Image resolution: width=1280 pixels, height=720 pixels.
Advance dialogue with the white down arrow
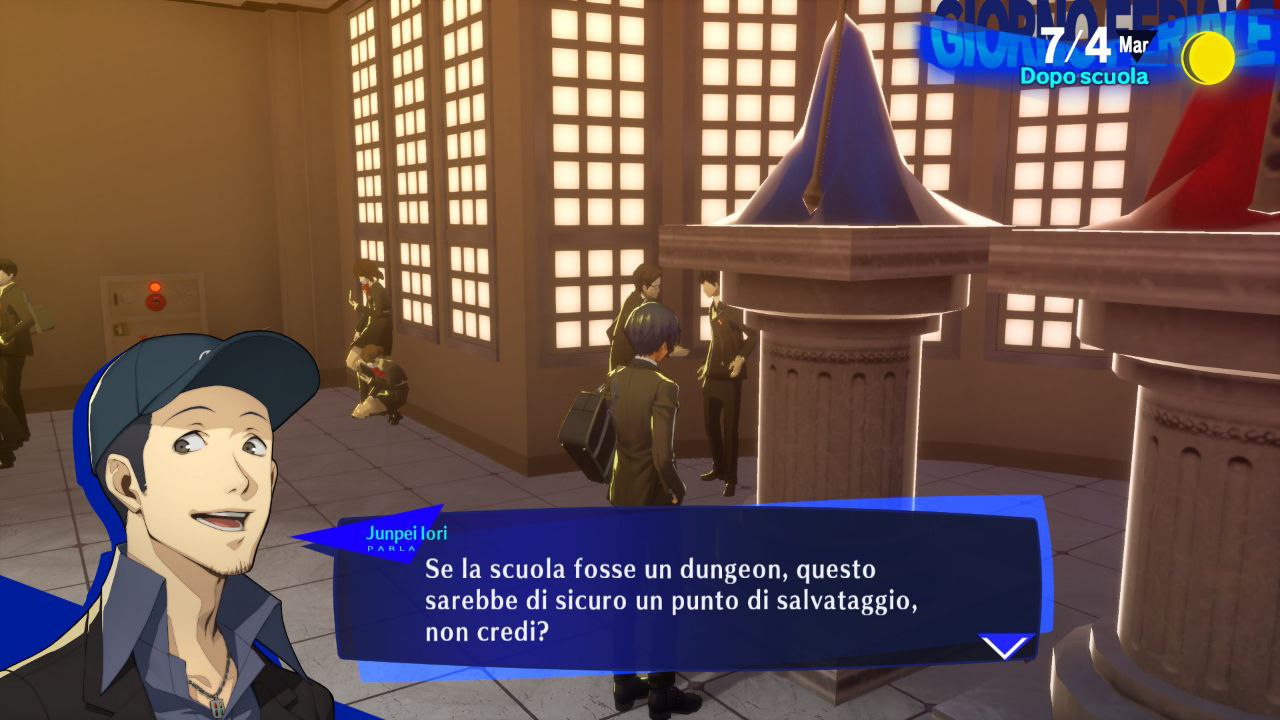coord(1006,647)
